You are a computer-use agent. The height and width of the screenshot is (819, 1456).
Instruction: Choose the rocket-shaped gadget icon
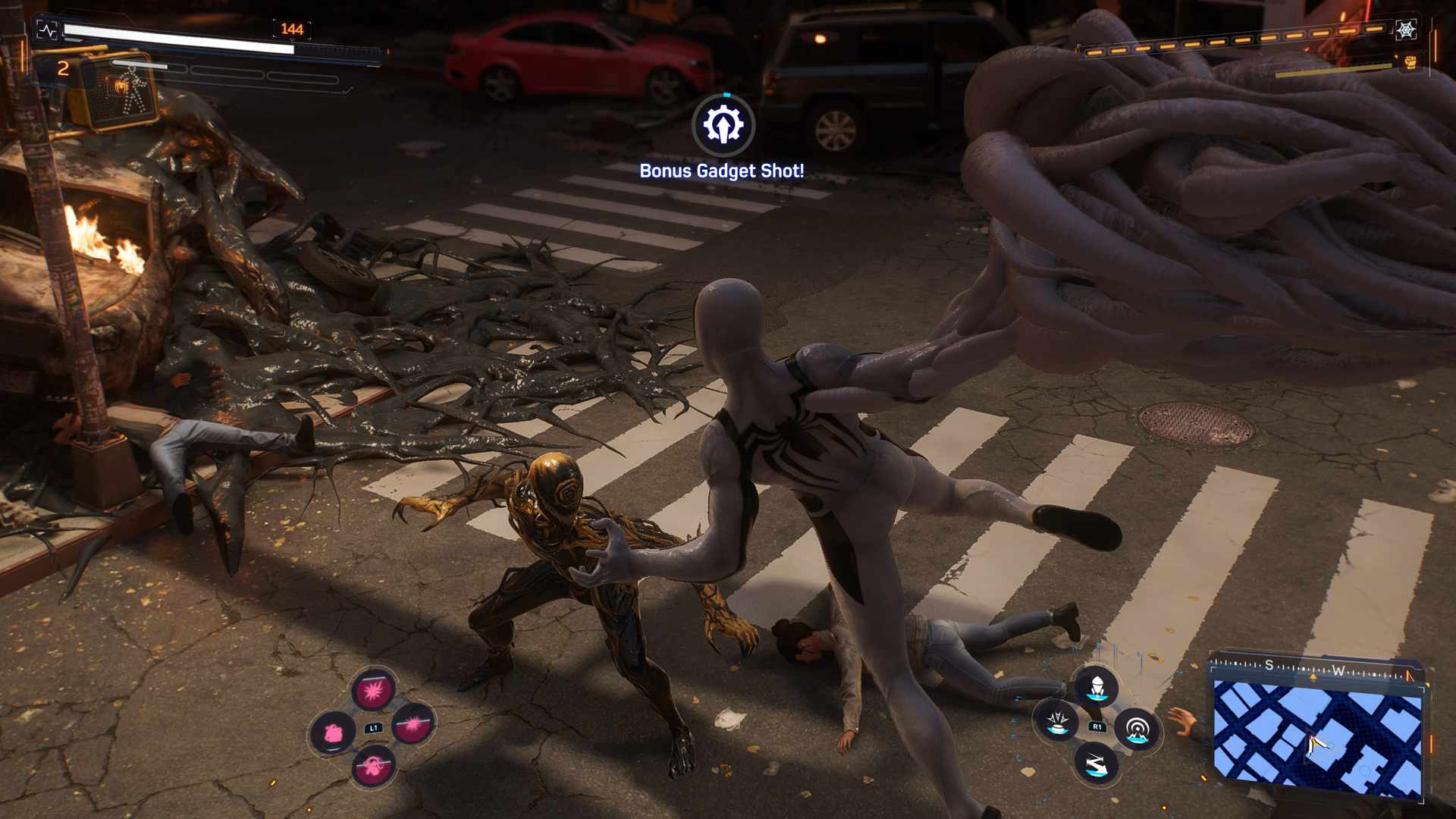[1097, 687]
